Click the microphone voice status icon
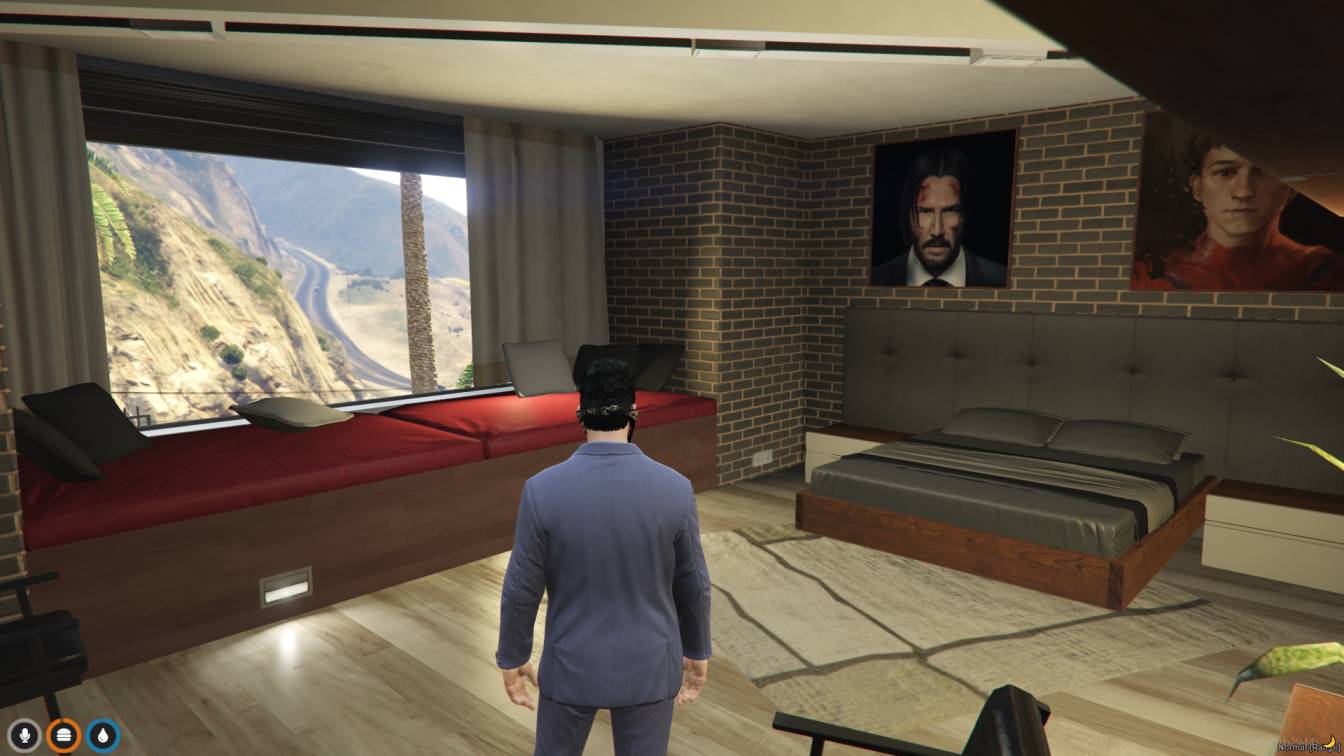1344x756 pixels. 24,736
